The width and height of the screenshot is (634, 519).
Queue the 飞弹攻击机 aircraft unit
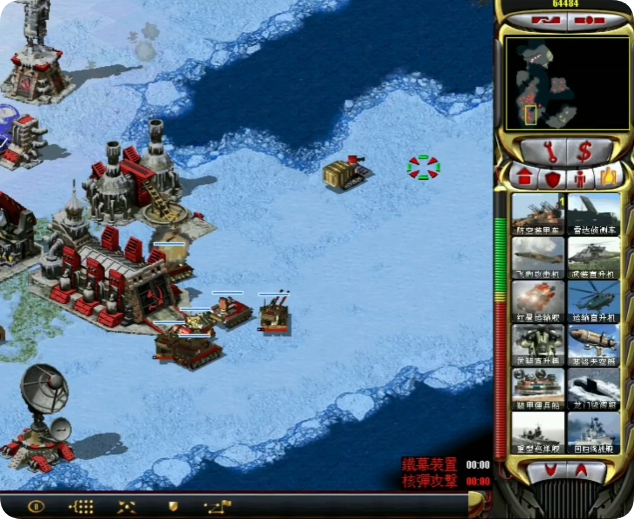click(538, 258)
